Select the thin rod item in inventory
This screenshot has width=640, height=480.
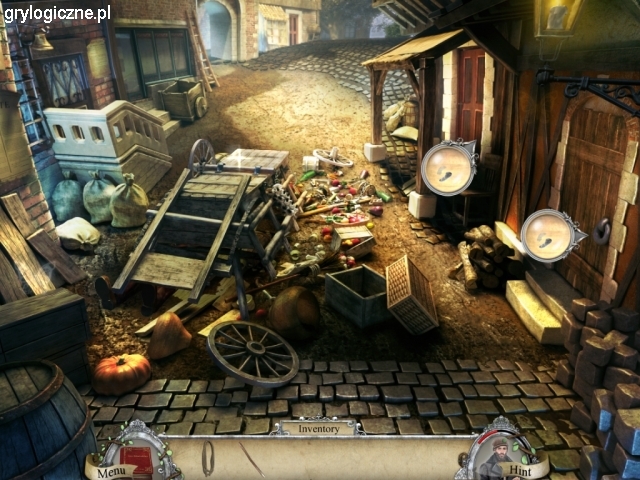tap(250, 458)
